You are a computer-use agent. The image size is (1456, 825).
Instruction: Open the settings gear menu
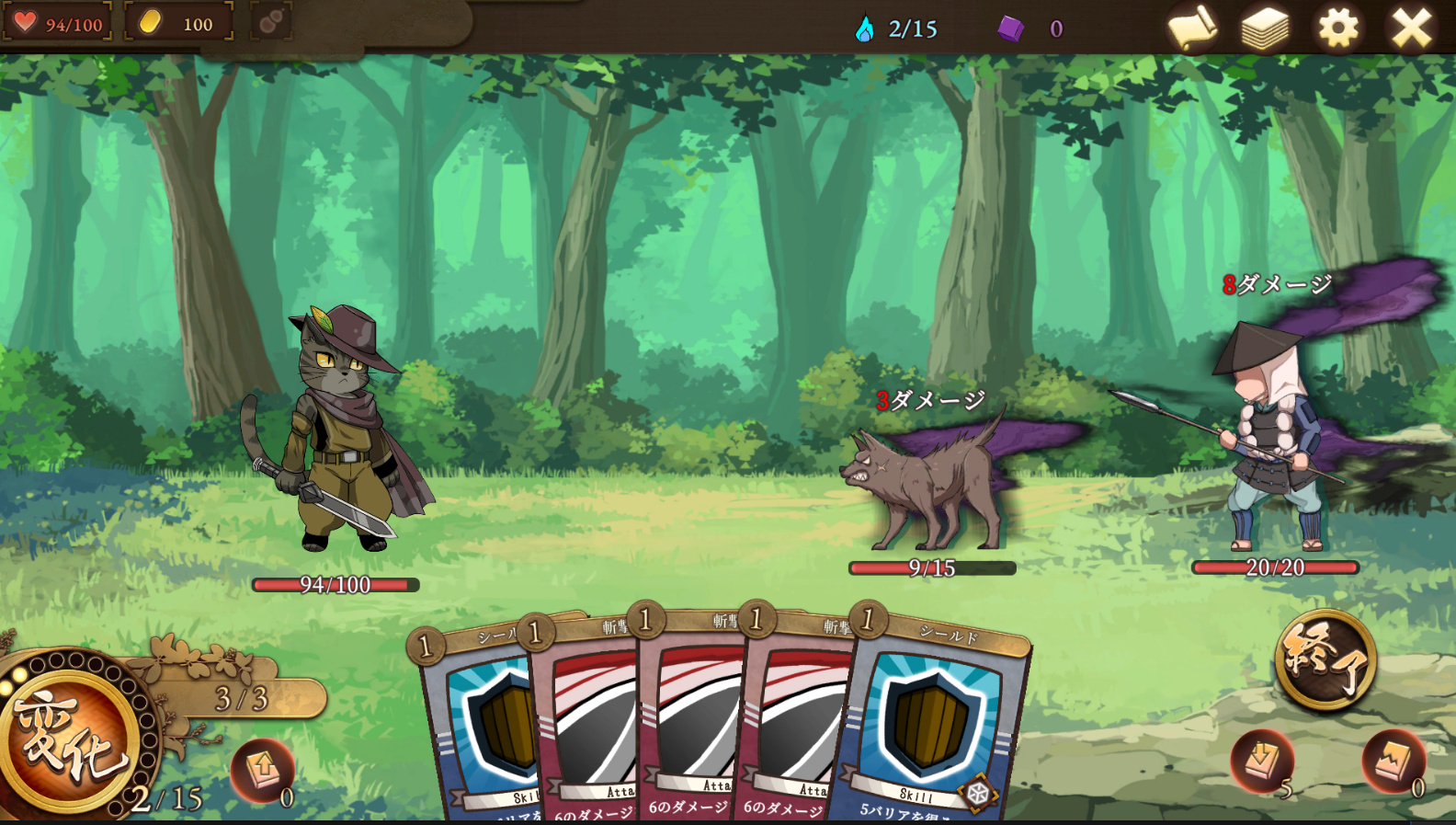pos(1337,29)
